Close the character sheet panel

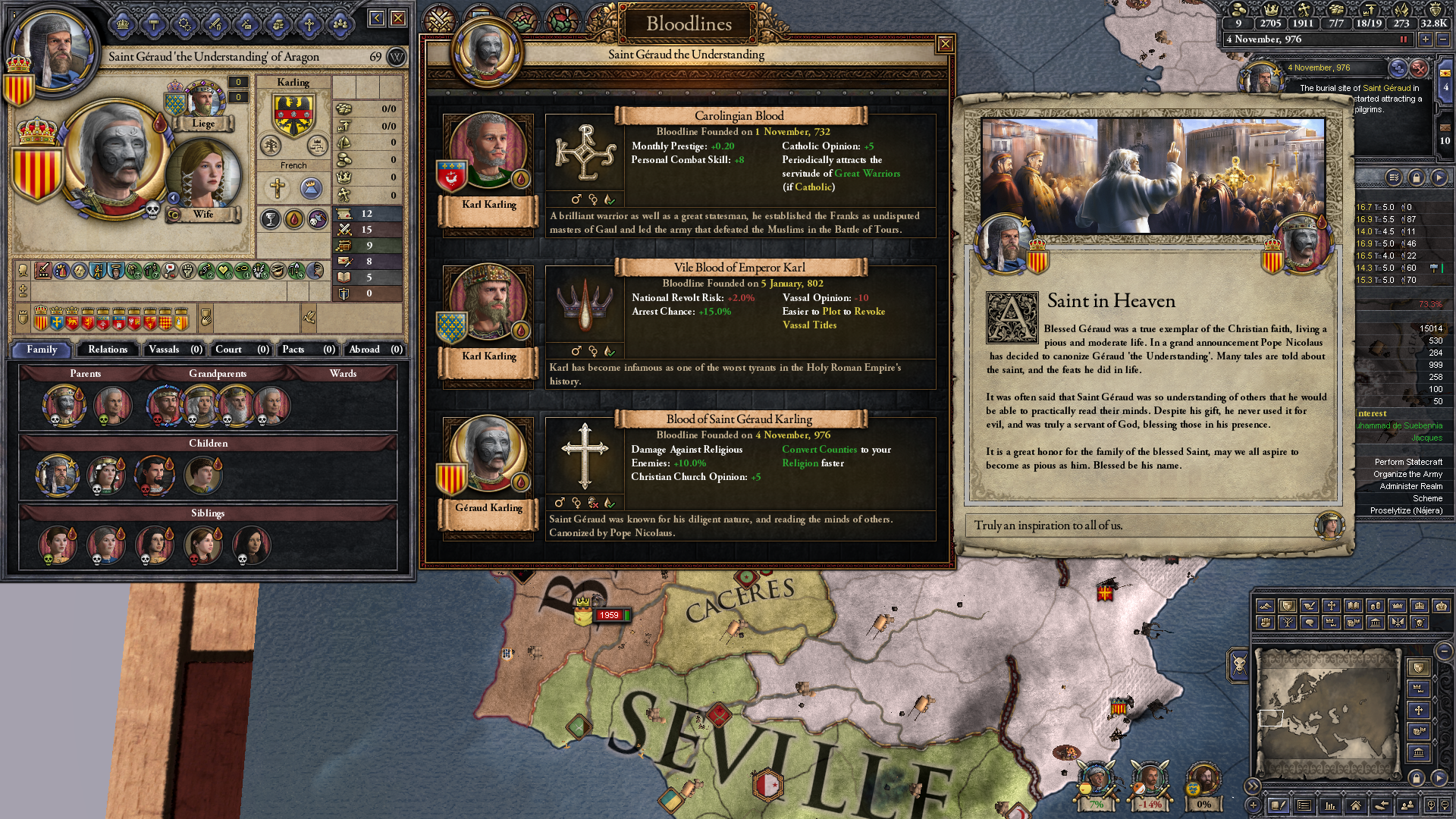click(x=398, y=18)
